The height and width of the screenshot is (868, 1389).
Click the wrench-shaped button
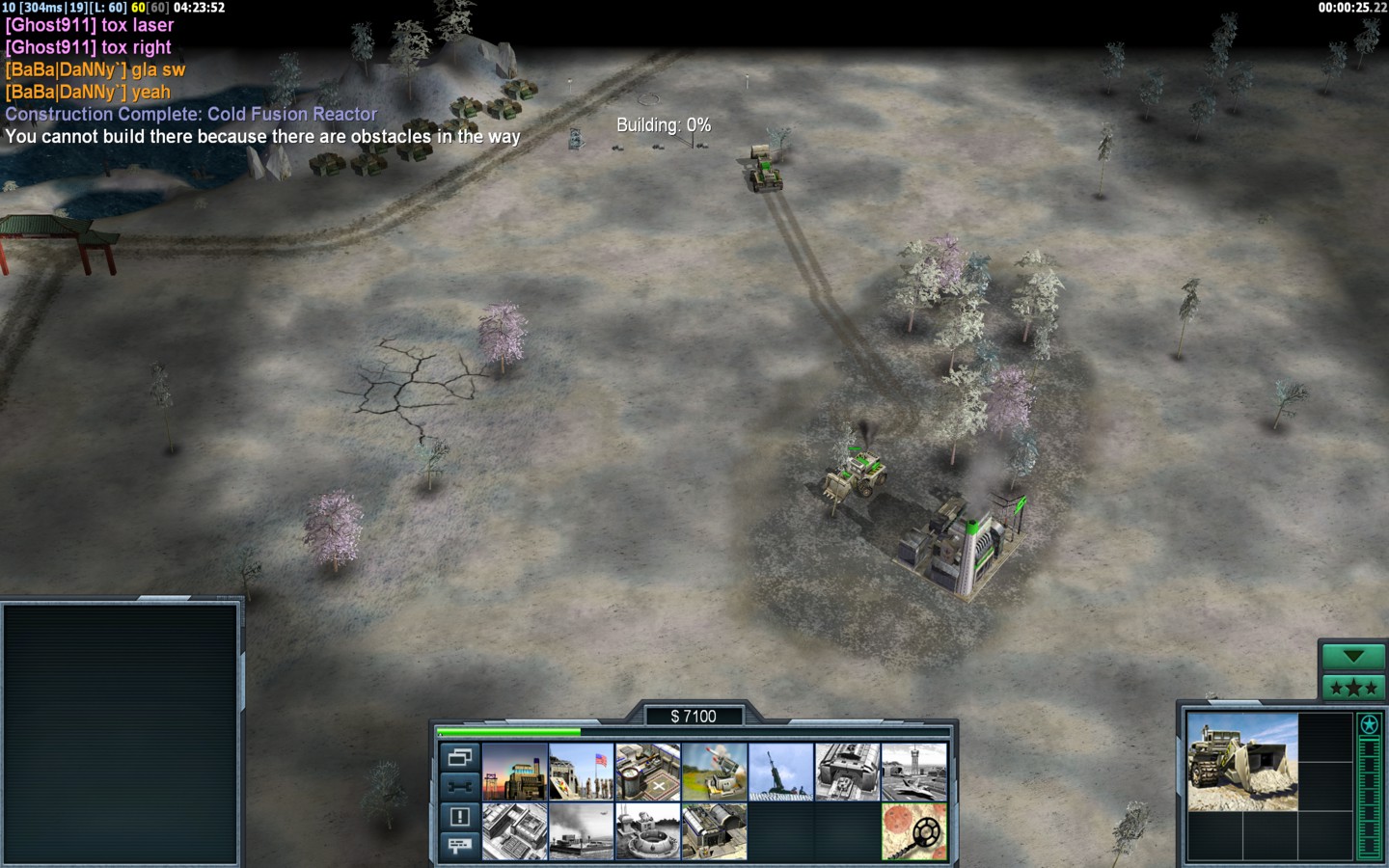[x=459, y=786]
